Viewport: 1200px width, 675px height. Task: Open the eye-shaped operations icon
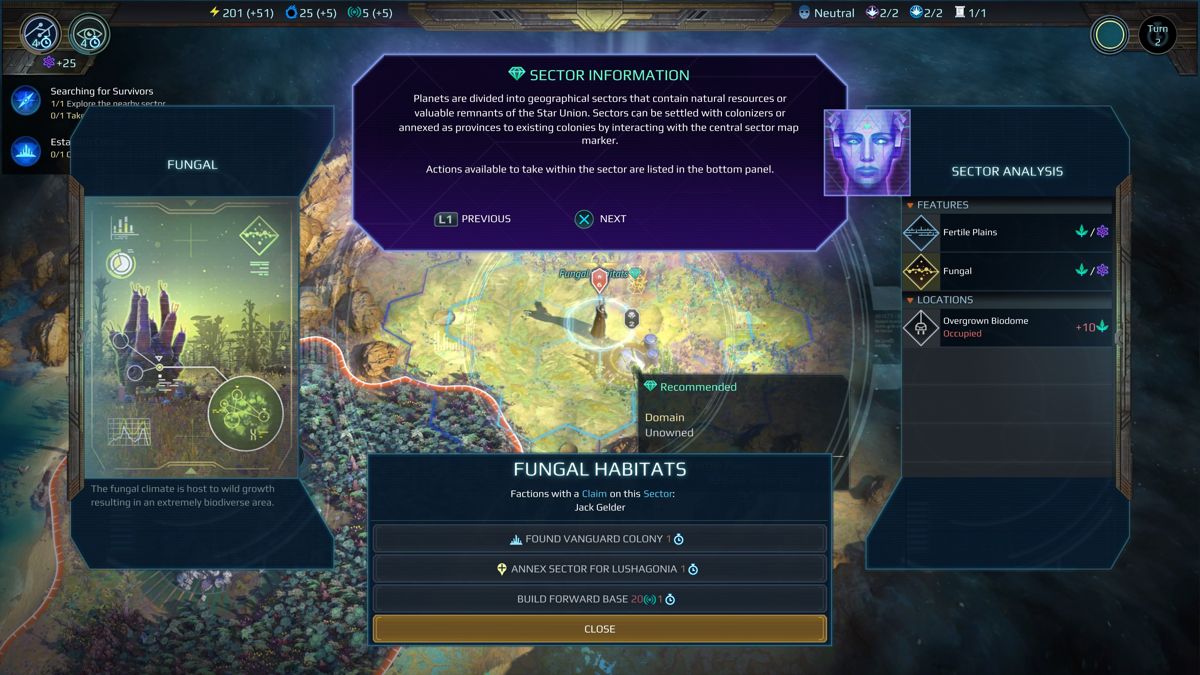click(89, 34)
